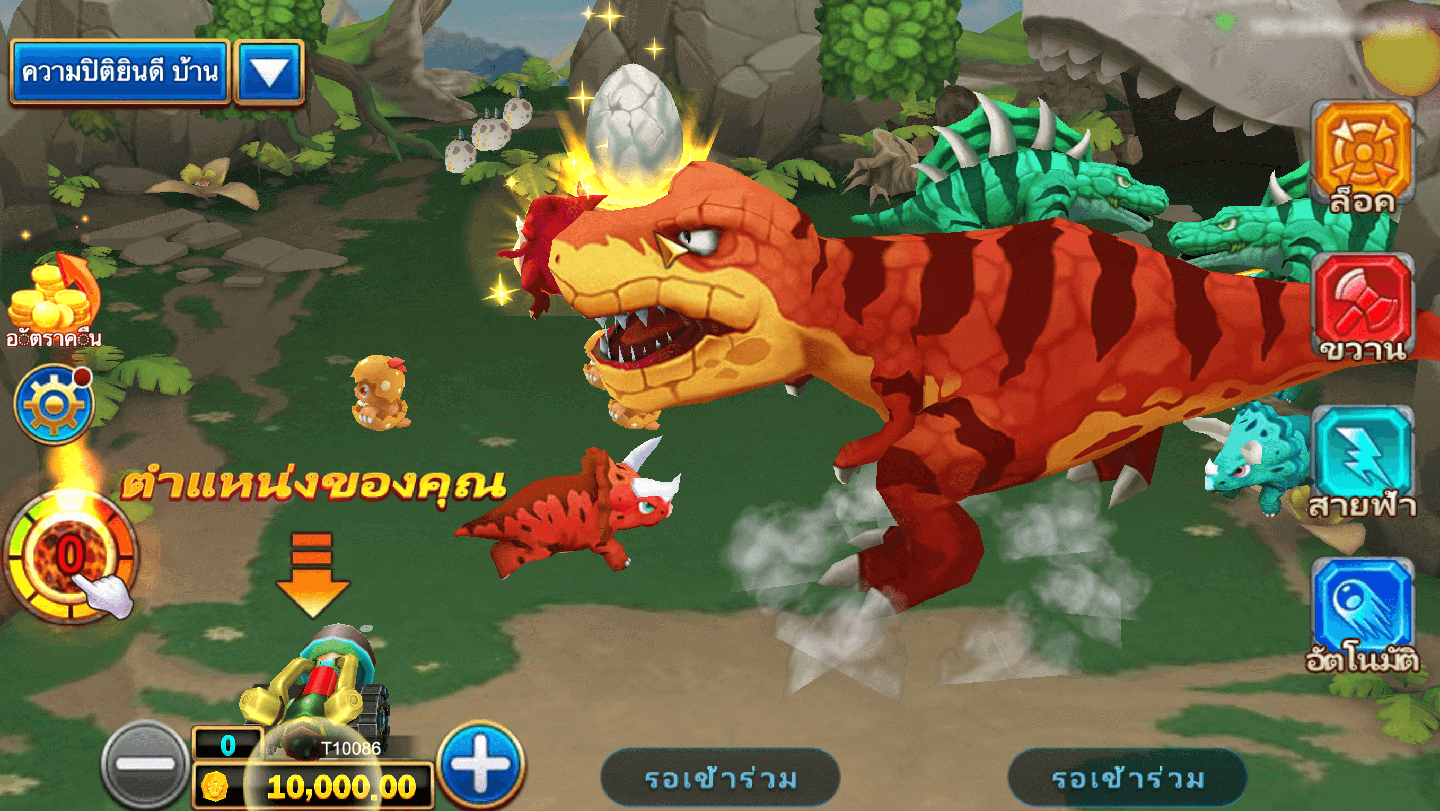Tap the fiery rage meter button
The height and width of the screenshot is (811, 1440).
(x=70, y=556)
